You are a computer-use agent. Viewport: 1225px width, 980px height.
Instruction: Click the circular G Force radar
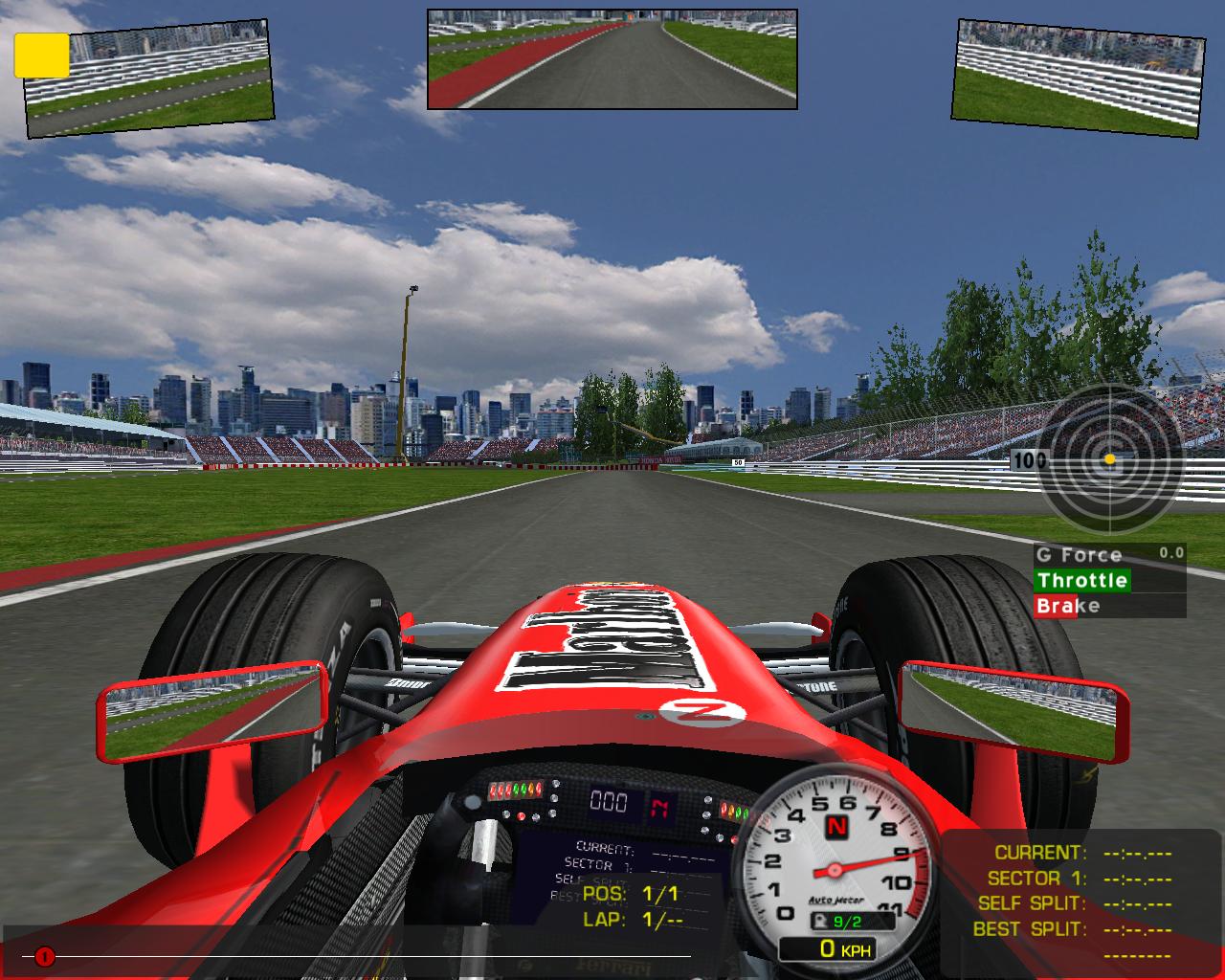1109,460
